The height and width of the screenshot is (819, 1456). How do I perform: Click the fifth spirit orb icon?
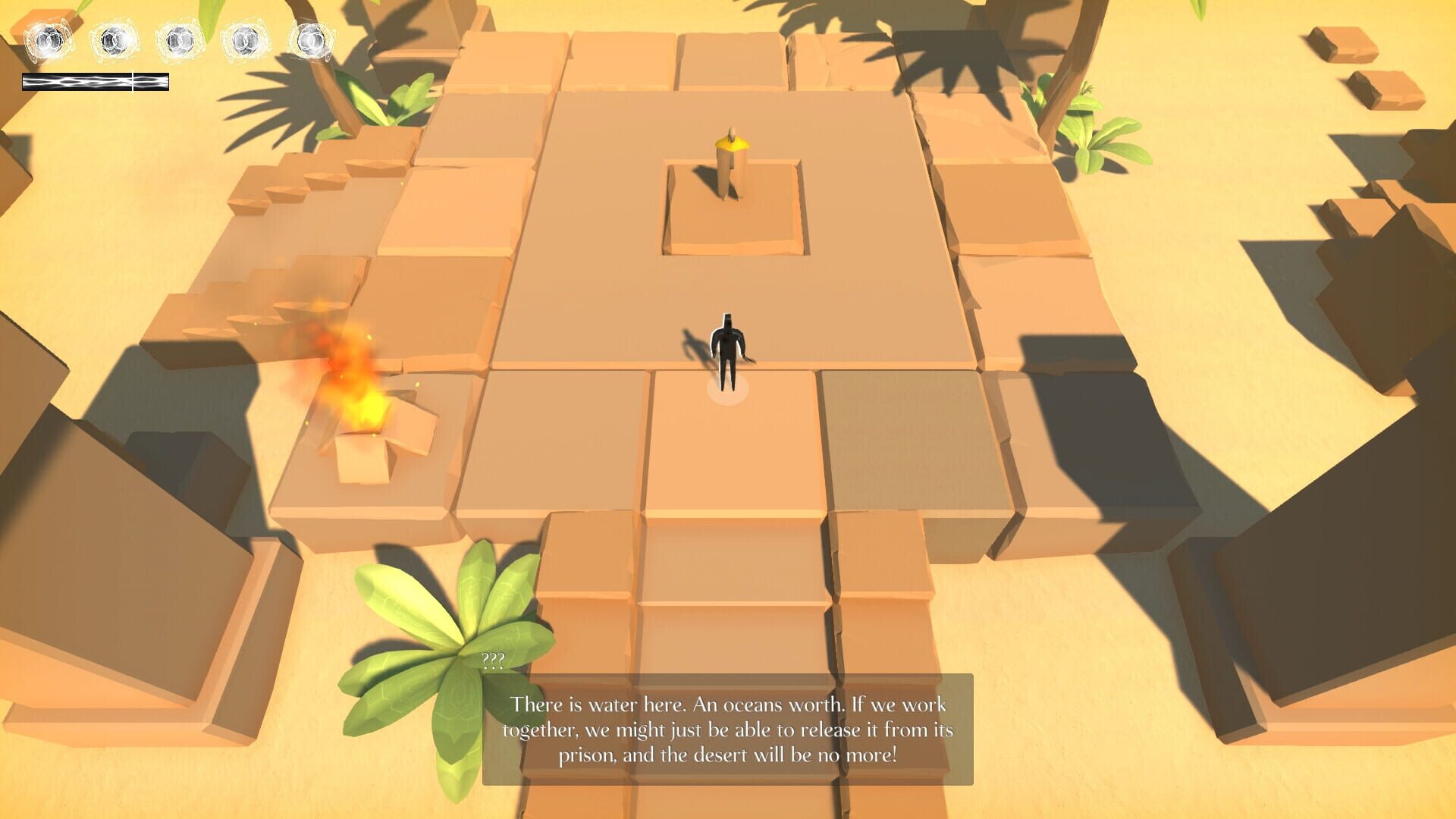point(311,39)
